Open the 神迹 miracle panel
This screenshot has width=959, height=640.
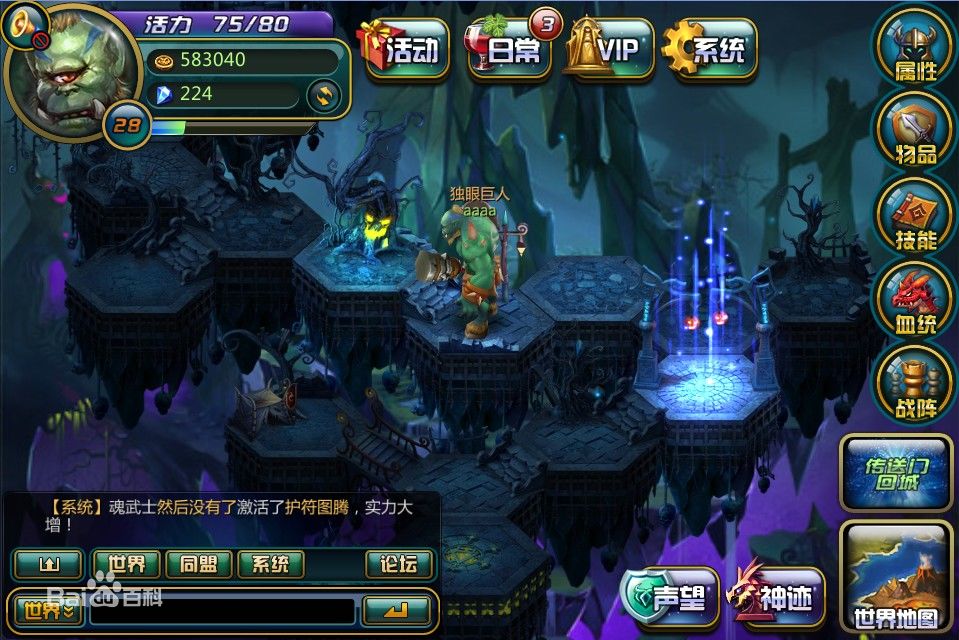(777, 597)
